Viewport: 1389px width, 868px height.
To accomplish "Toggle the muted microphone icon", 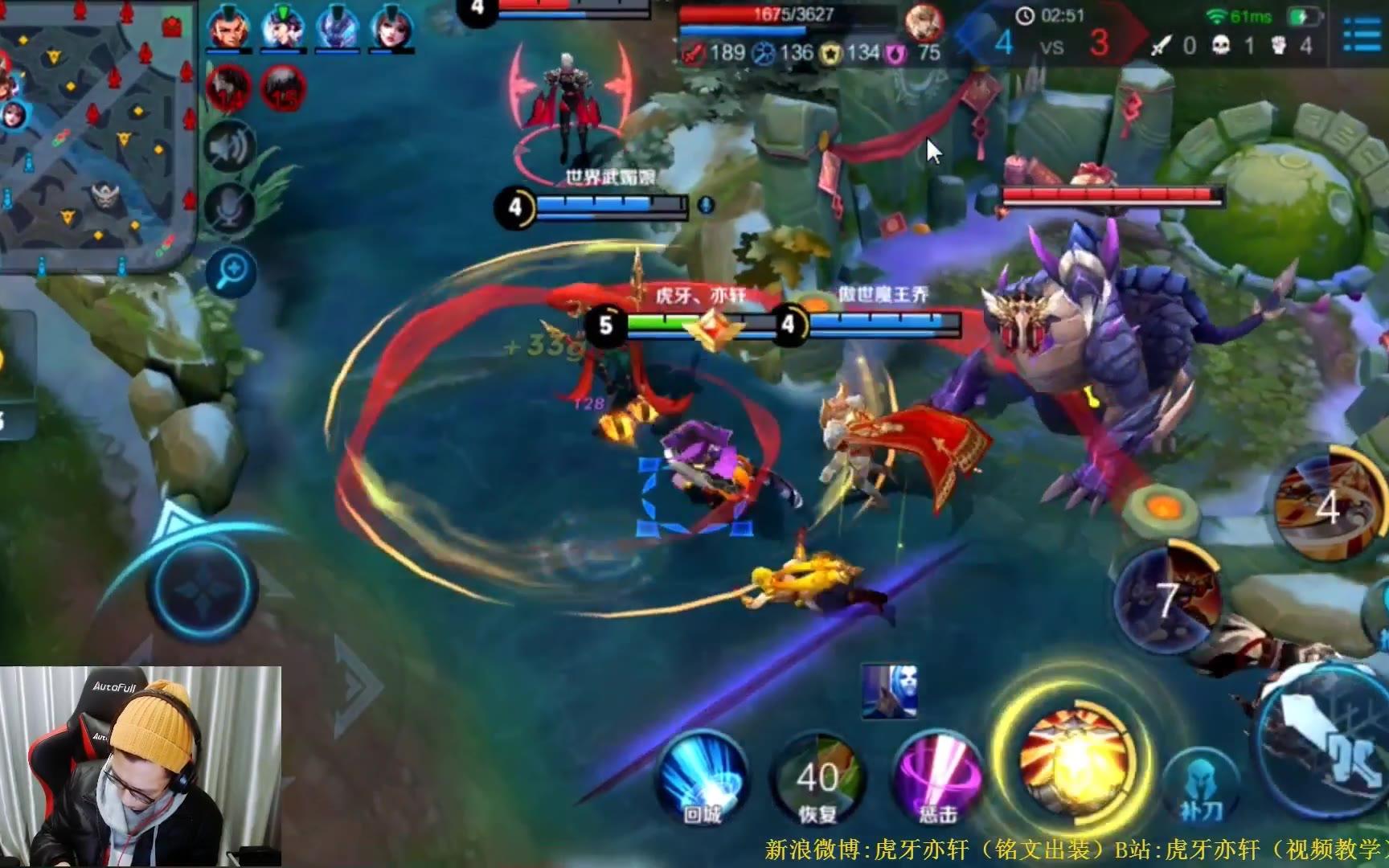I will coord(230,207).
